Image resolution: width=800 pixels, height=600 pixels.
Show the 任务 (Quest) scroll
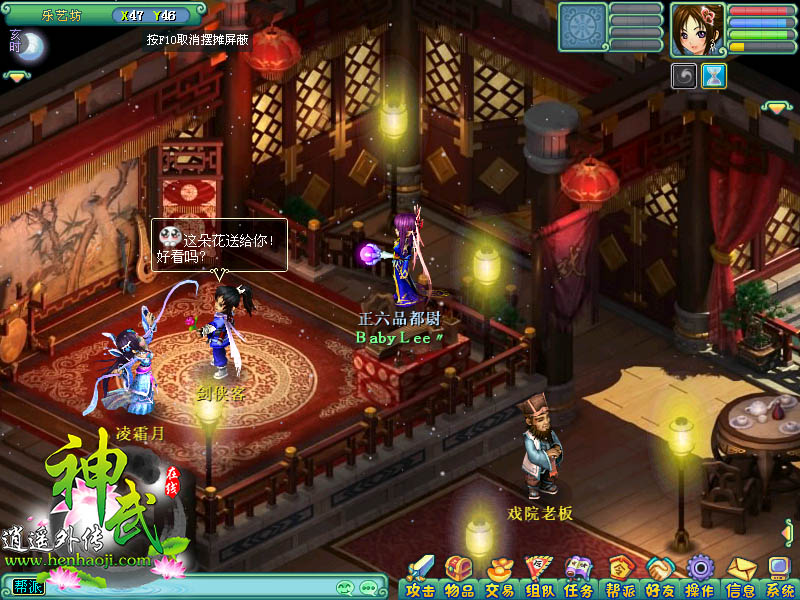(579, 577)
